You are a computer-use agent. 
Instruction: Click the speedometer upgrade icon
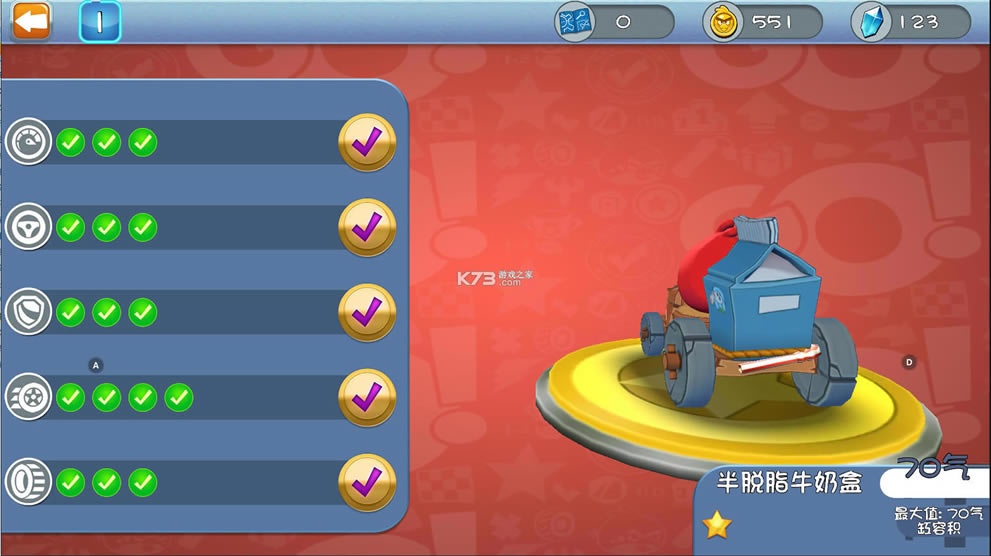pos(28,143)
